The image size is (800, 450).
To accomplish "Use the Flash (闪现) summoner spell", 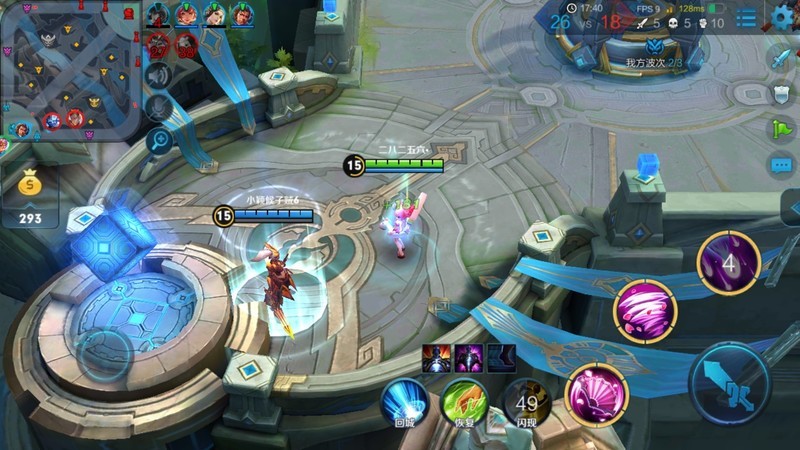I will [x=526, y=401].
